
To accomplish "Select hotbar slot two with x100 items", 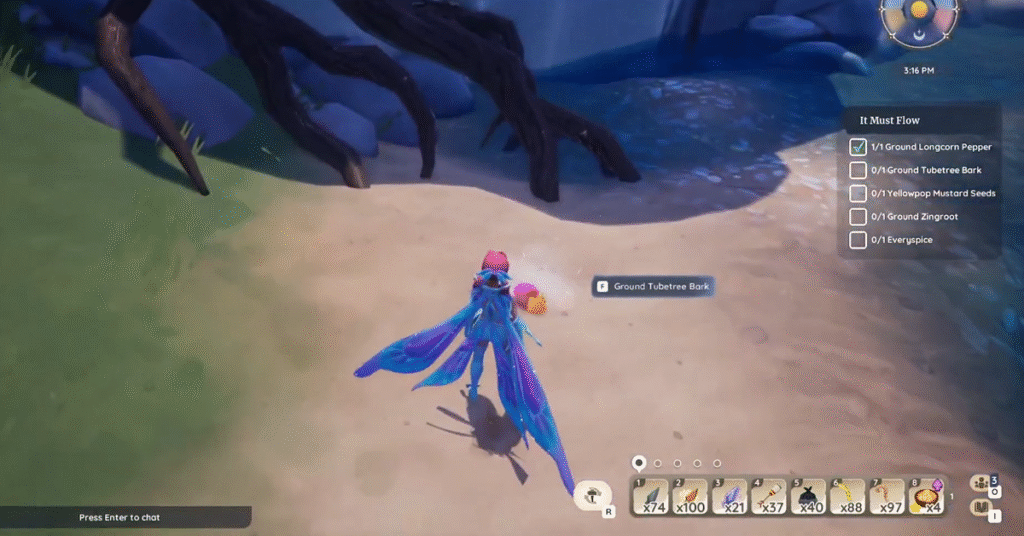I will tap(692, 497).
